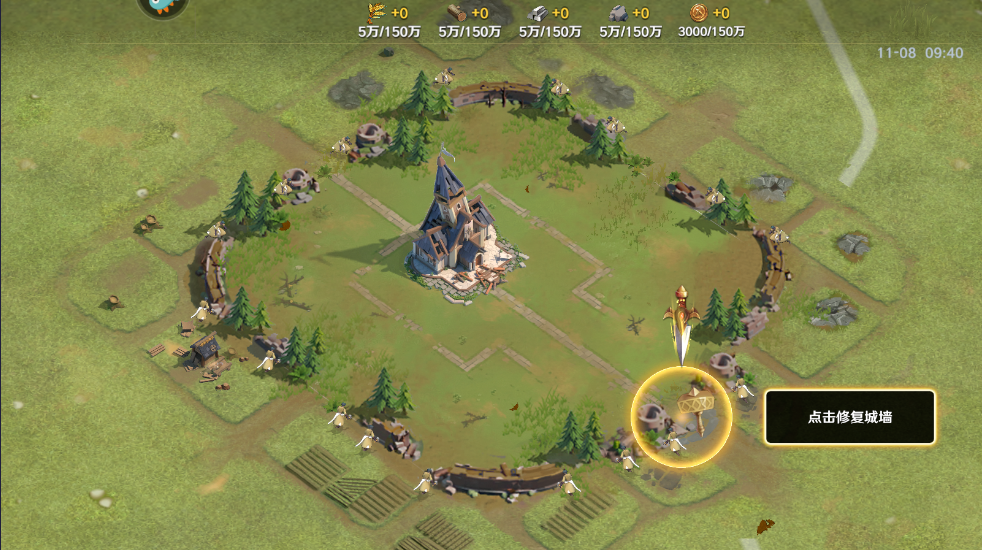Open the round player avatar at top
Image resolution: width=982 pixels, height=550 pixels.
(x=162, y=6)
